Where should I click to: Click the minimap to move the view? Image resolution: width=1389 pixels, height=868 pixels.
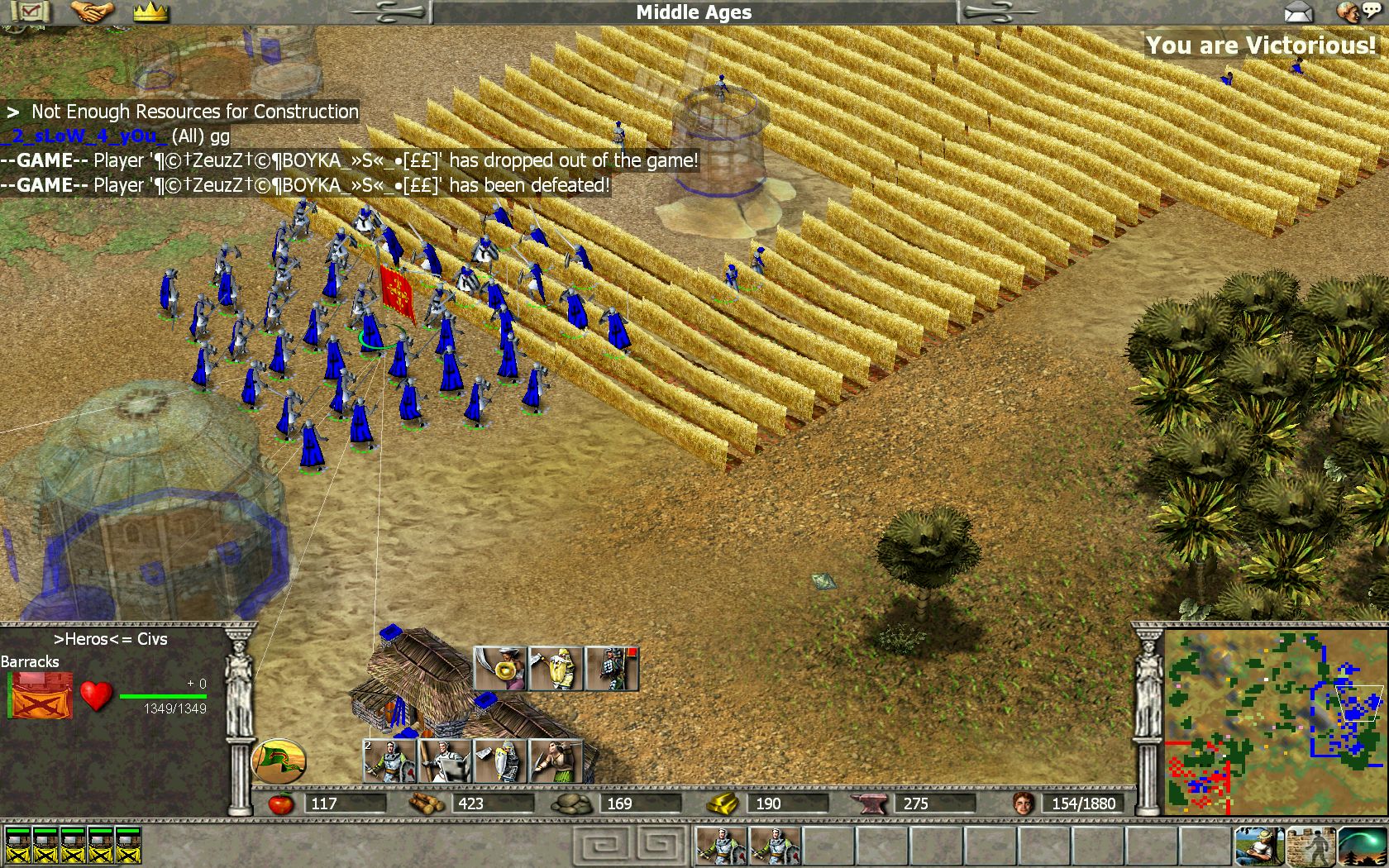pyautogui.click(x=1272, y=723)
